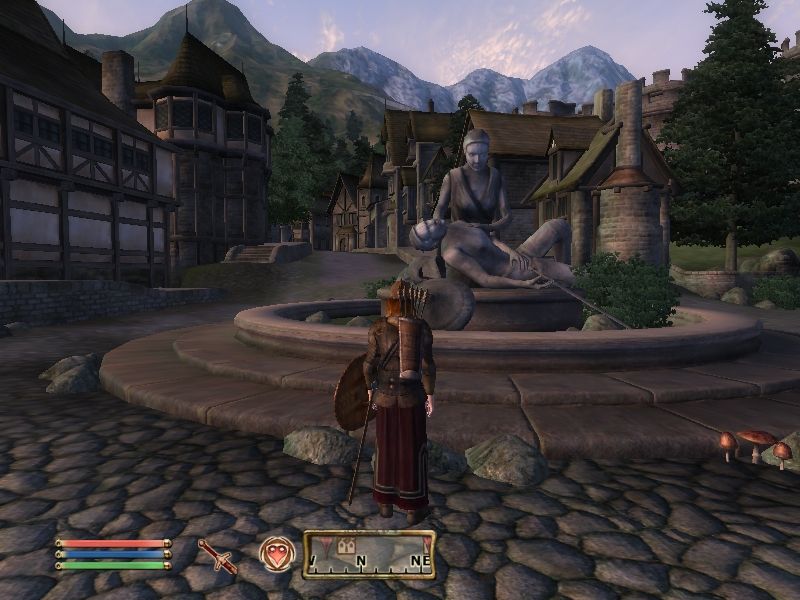Click the heart spell icon
The height and width of the screenshot is (600, 800).
coord(276,554)
